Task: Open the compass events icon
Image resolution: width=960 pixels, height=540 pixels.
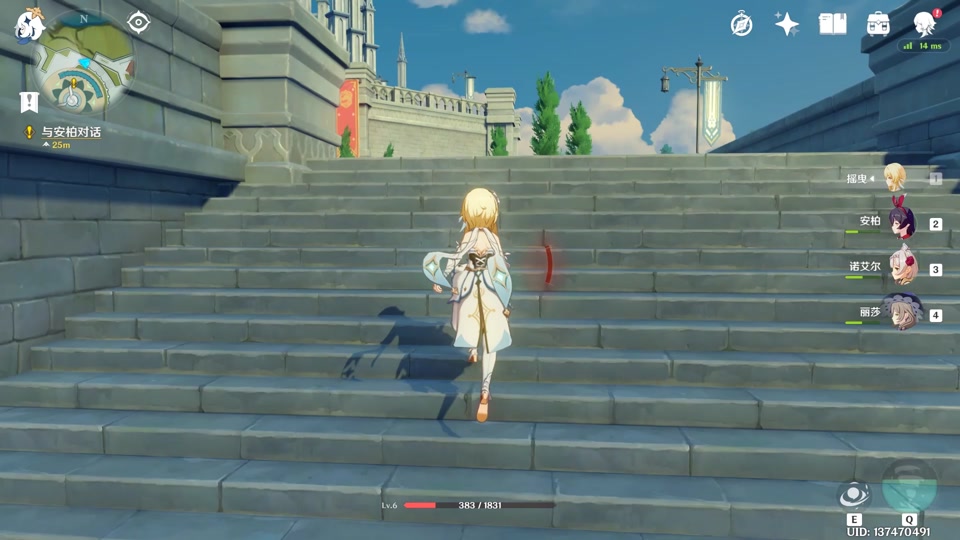Action: (x=741, y=24)
